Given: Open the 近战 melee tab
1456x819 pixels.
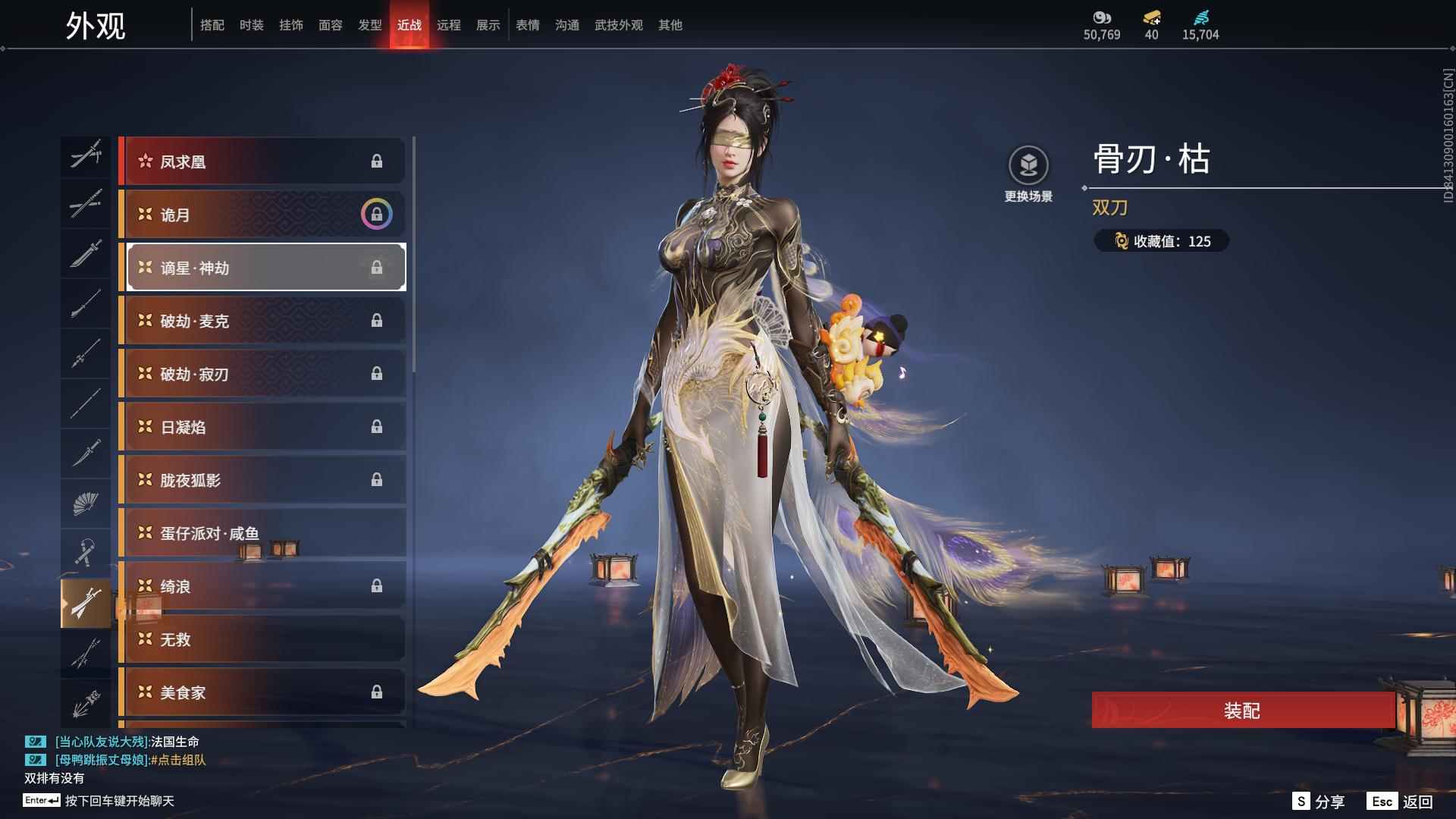Looking at the screenshot, I should [409, 24].
